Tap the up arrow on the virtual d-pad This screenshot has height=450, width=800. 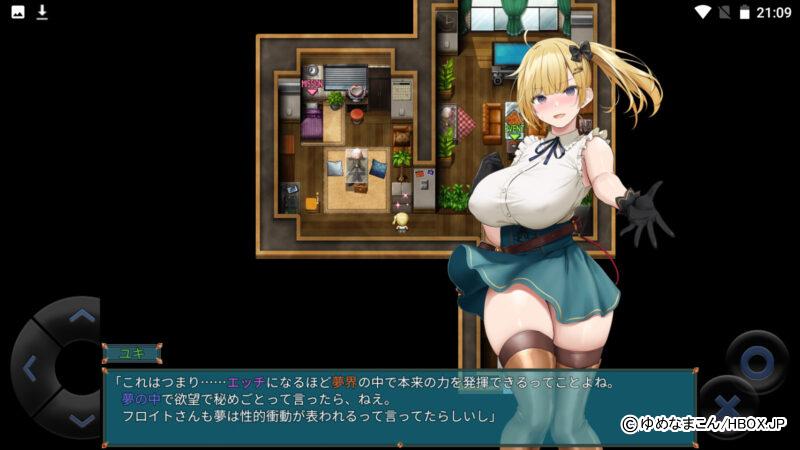[x=81, y=316]
